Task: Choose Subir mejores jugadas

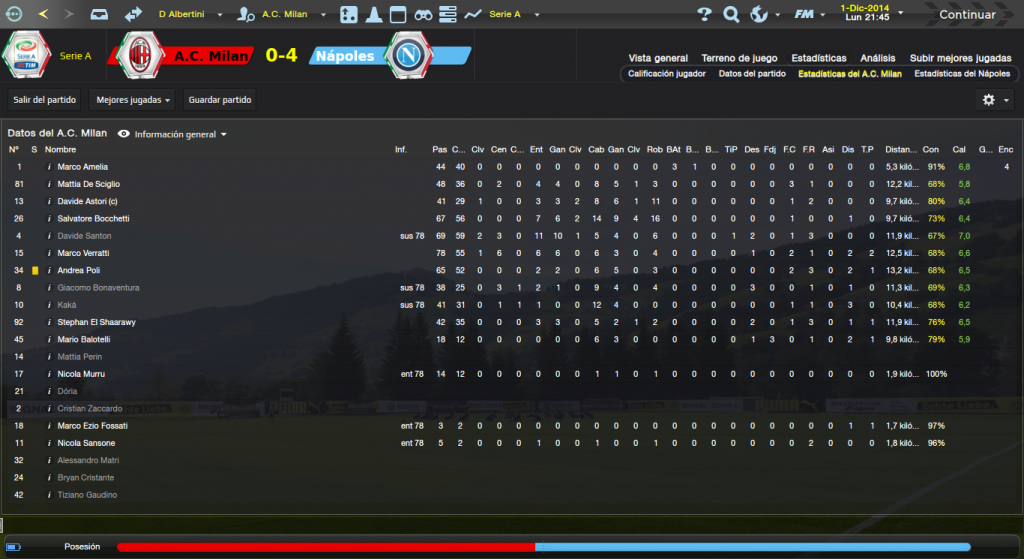Action: click(x=959, y=58)
